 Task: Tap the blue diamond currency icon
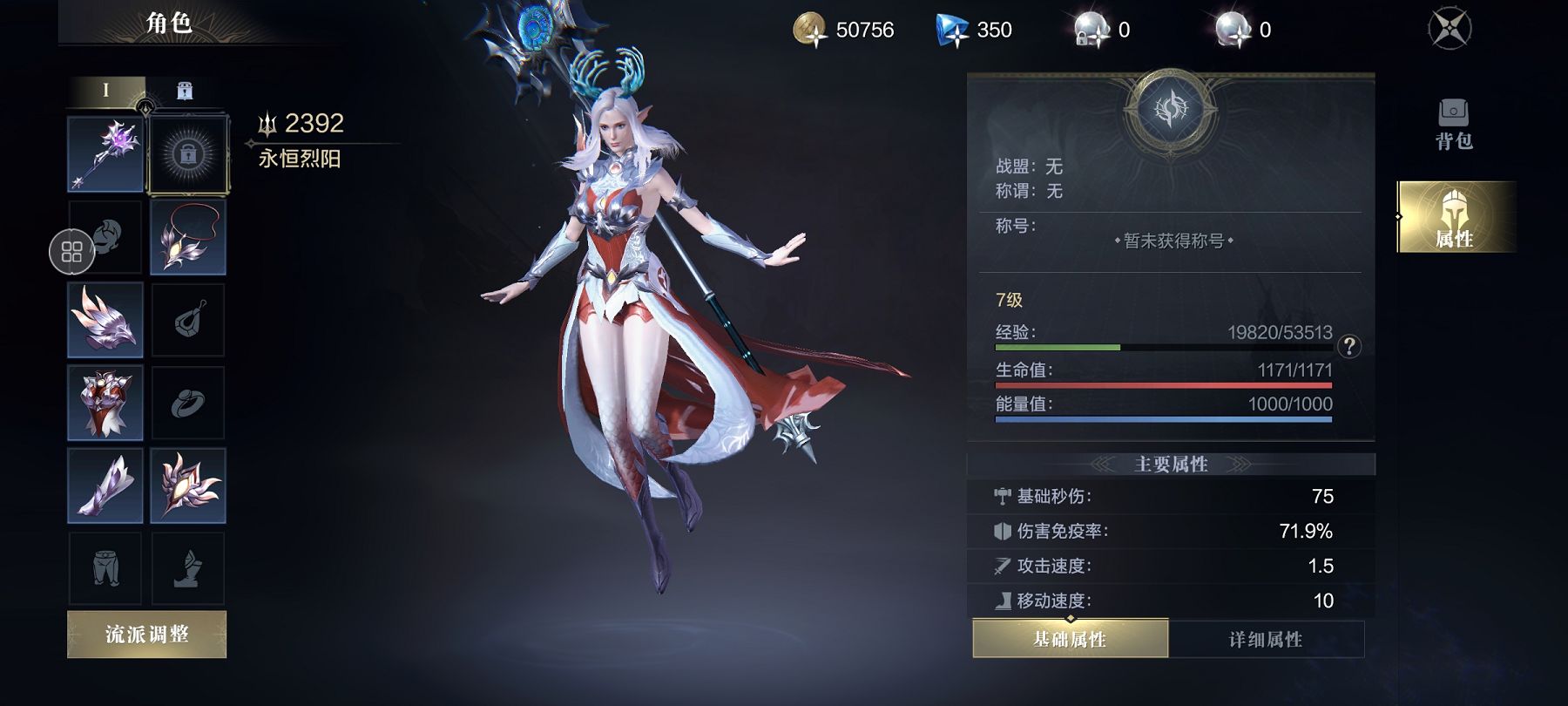point(952,30)
